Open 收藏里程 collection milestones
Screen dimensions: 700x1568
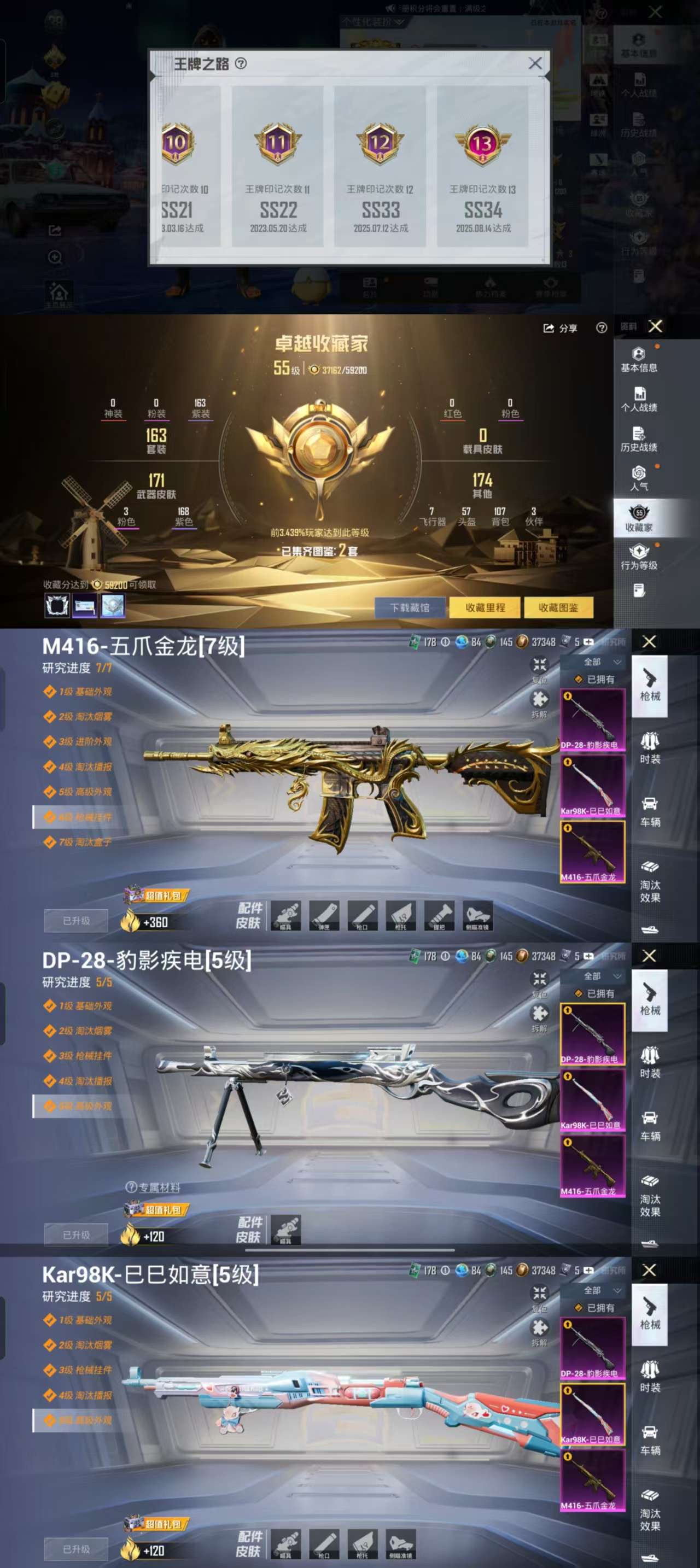tap(485, 607)
